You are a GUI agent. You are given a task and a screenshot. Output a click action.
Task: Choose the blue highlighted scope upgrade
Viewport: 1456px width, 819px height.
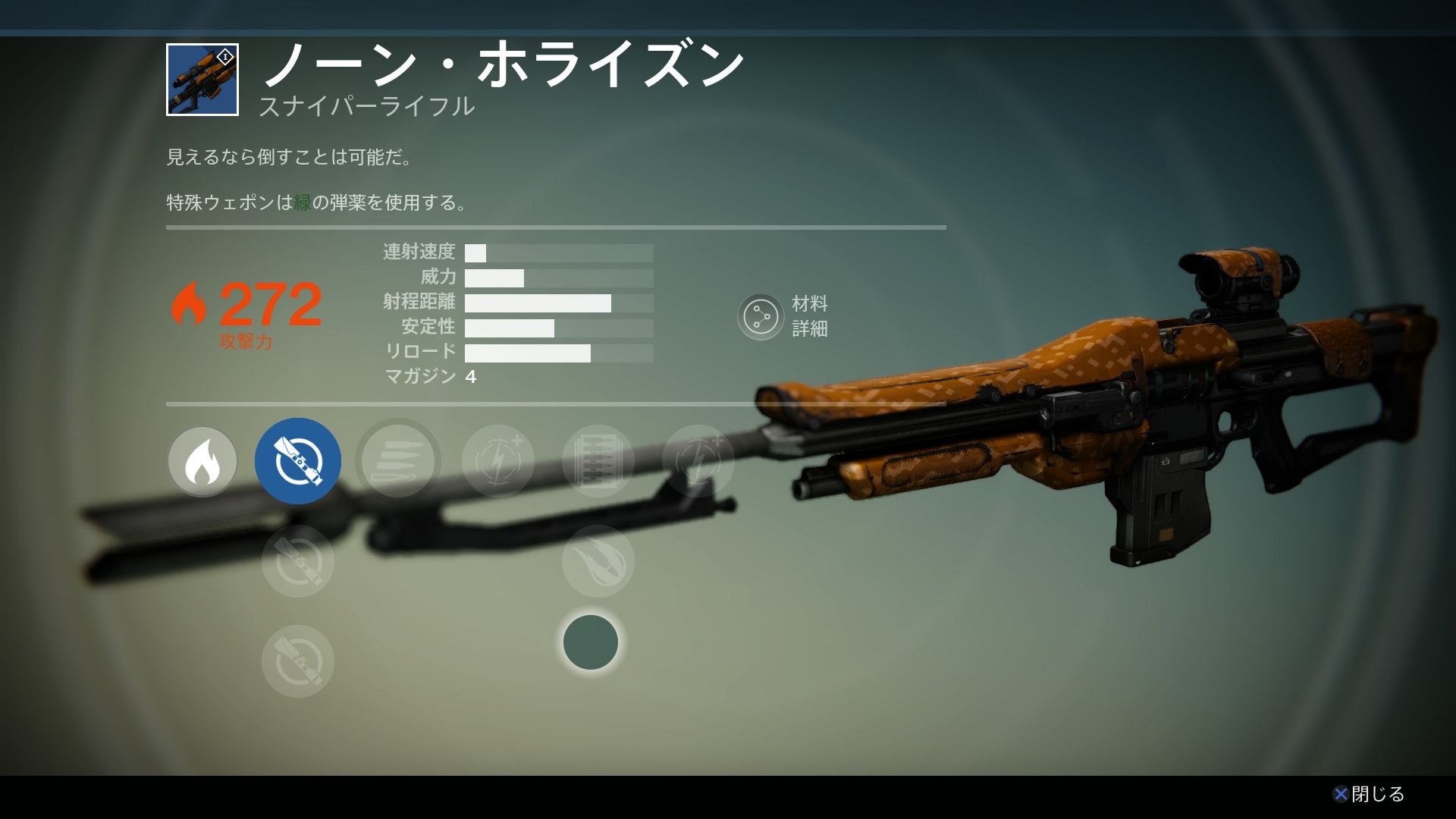pyautogui.click(x=298, y=461)
